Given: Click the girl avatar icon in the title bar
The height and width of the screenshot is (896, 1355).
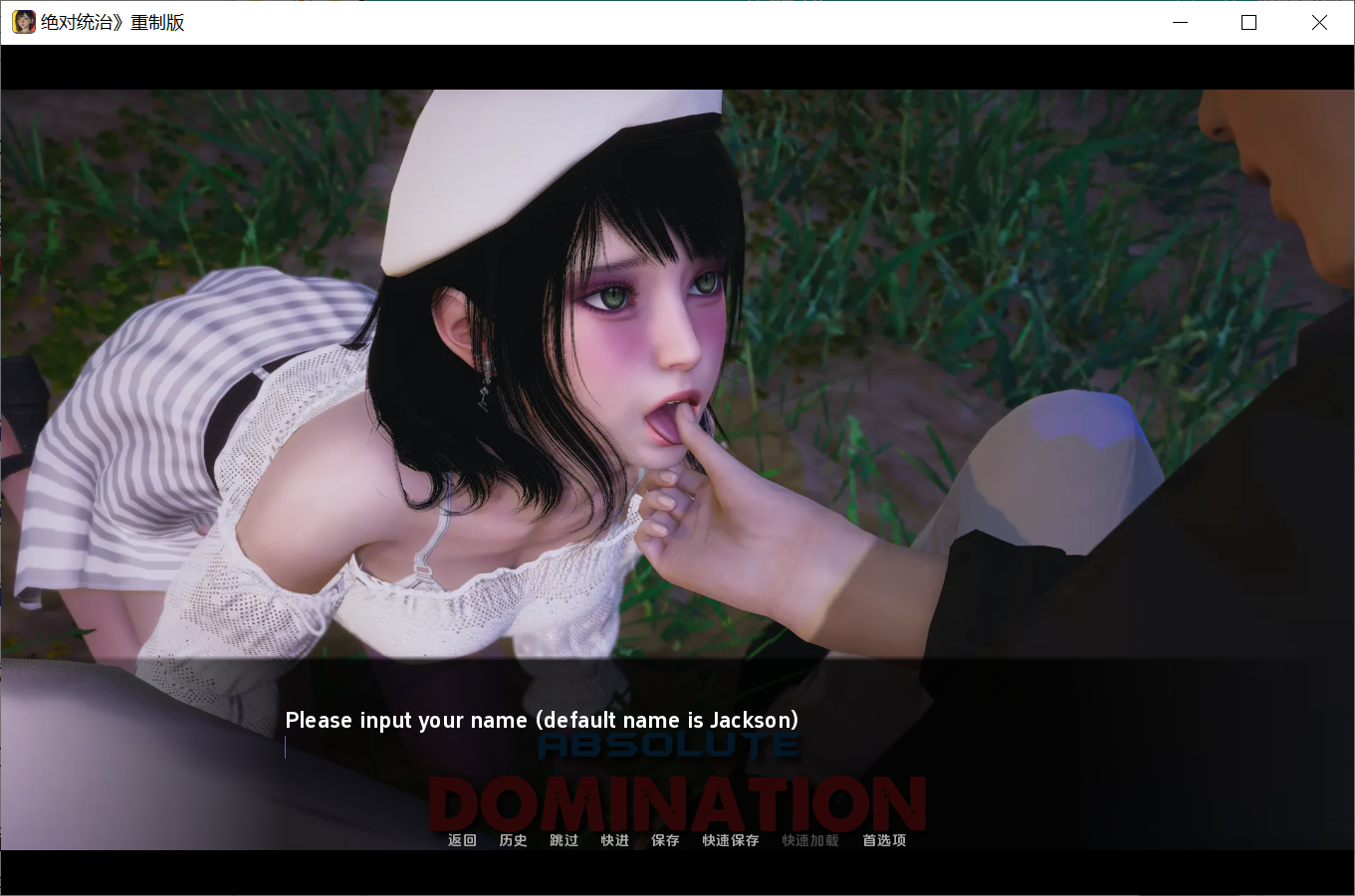Looking at the screenshot, I should point(23,21).
